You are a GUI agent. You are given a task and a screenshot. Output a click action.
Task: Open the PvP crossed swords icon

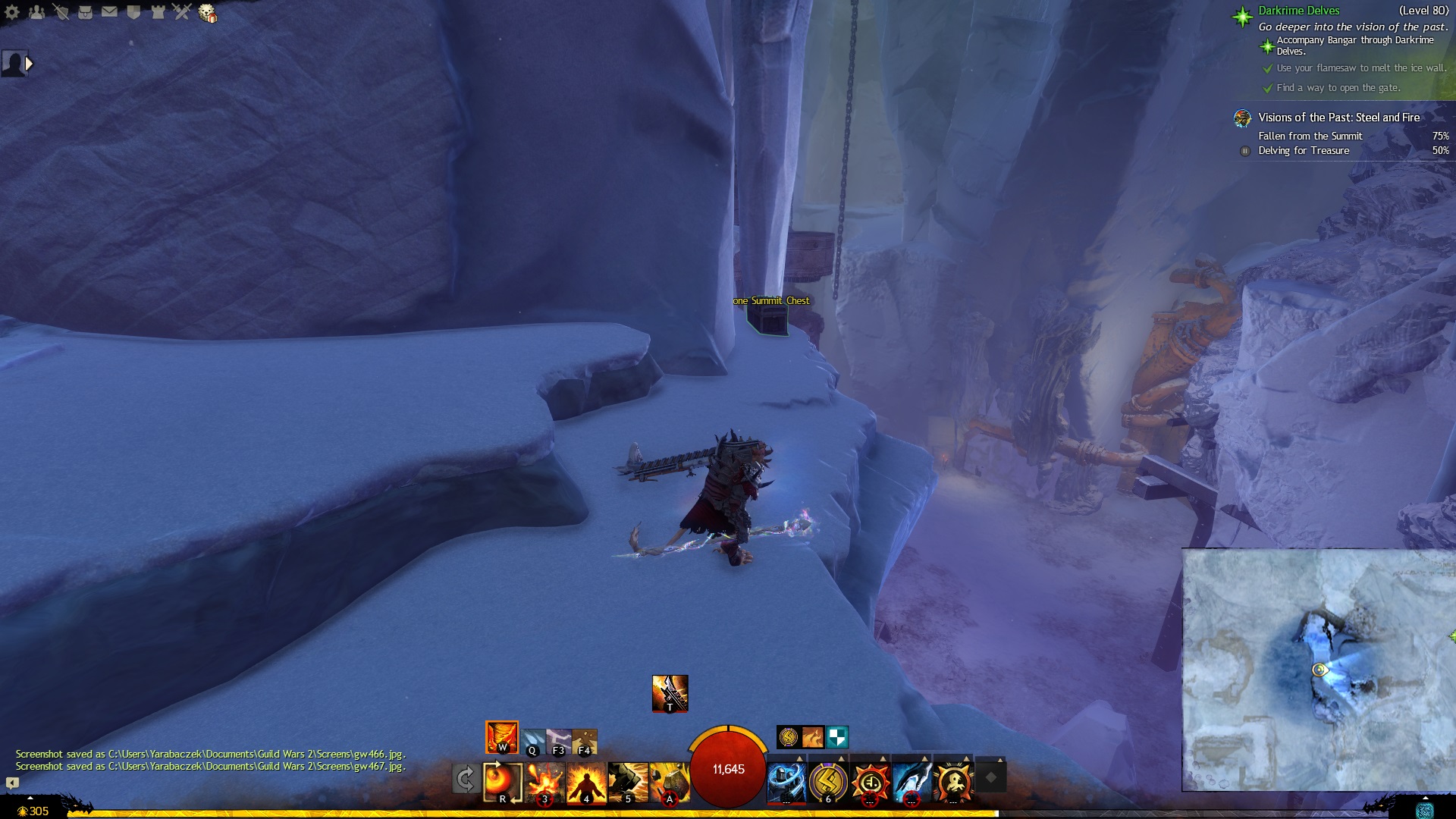pyautogui.click(x=182, y=12)
